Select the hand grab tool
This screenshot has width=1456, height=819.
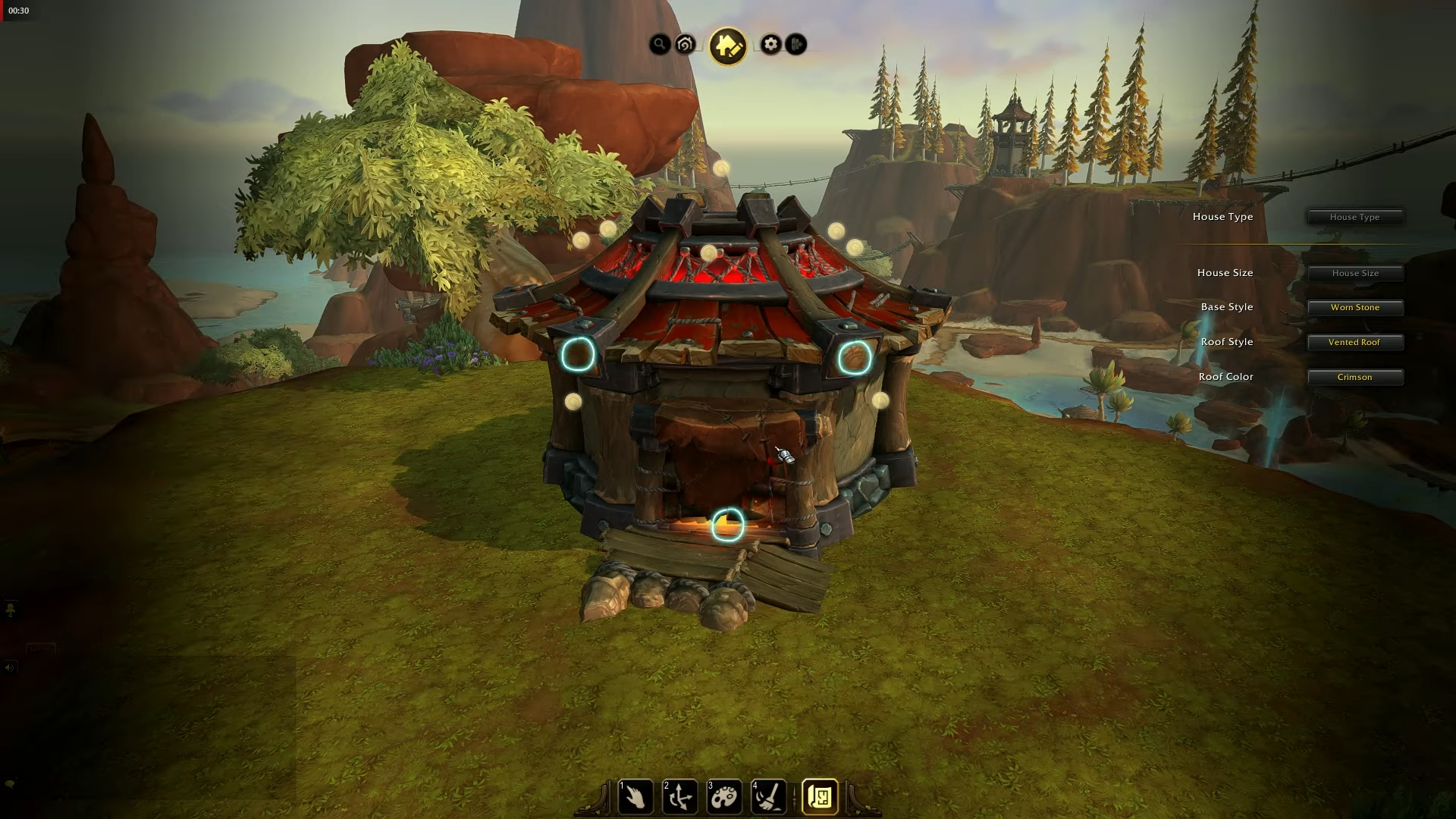[635, 797]
